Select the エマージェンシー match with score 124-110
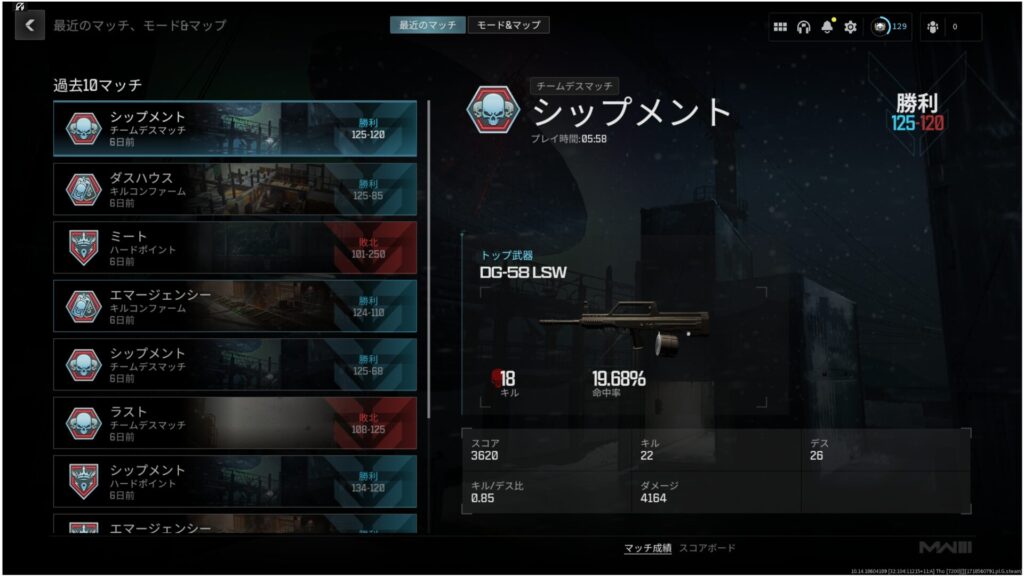 coord(235,306)
